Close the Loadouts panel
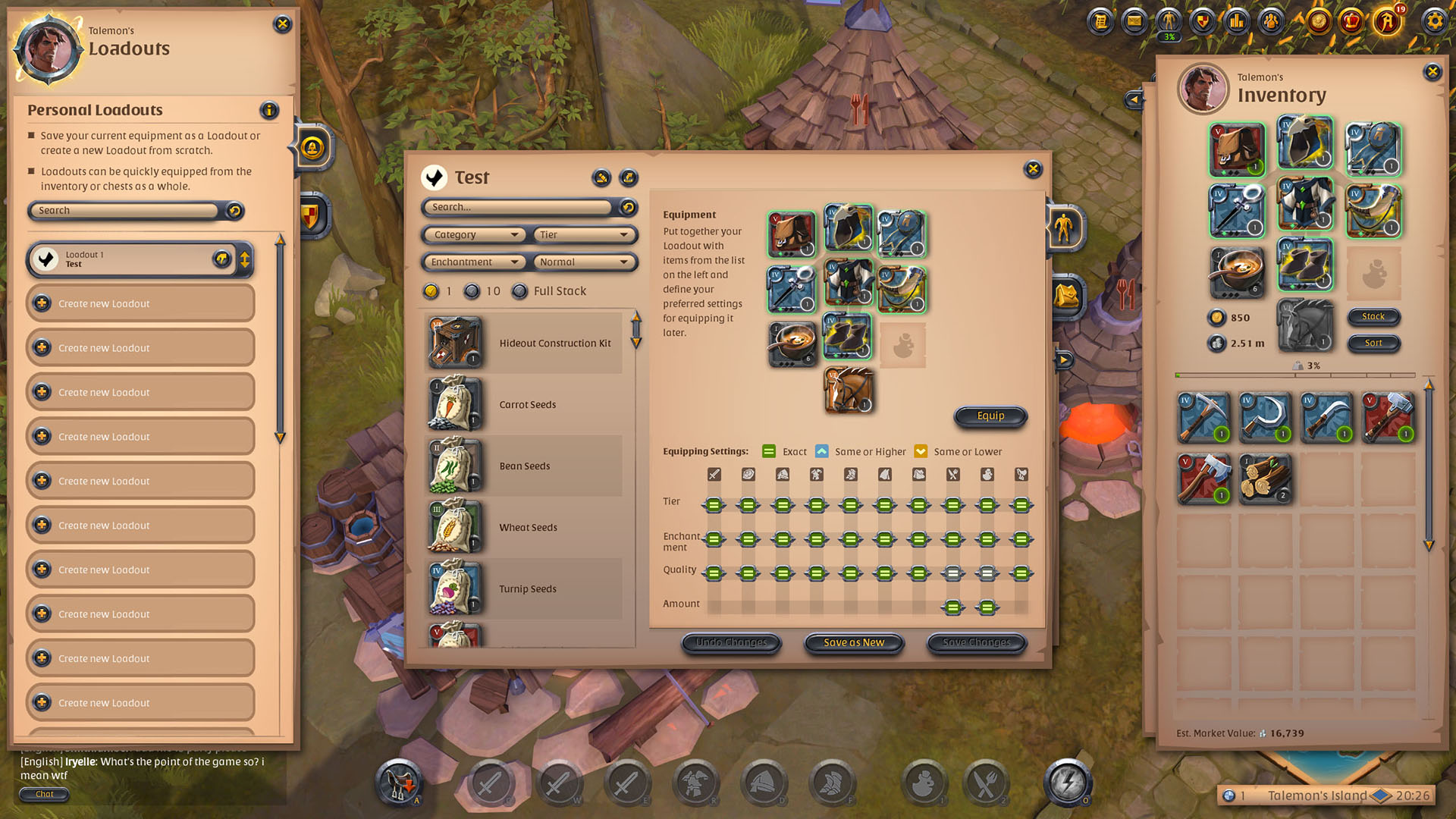The height and width of the screenshot is (819, 1456). (x=282, y=24)
